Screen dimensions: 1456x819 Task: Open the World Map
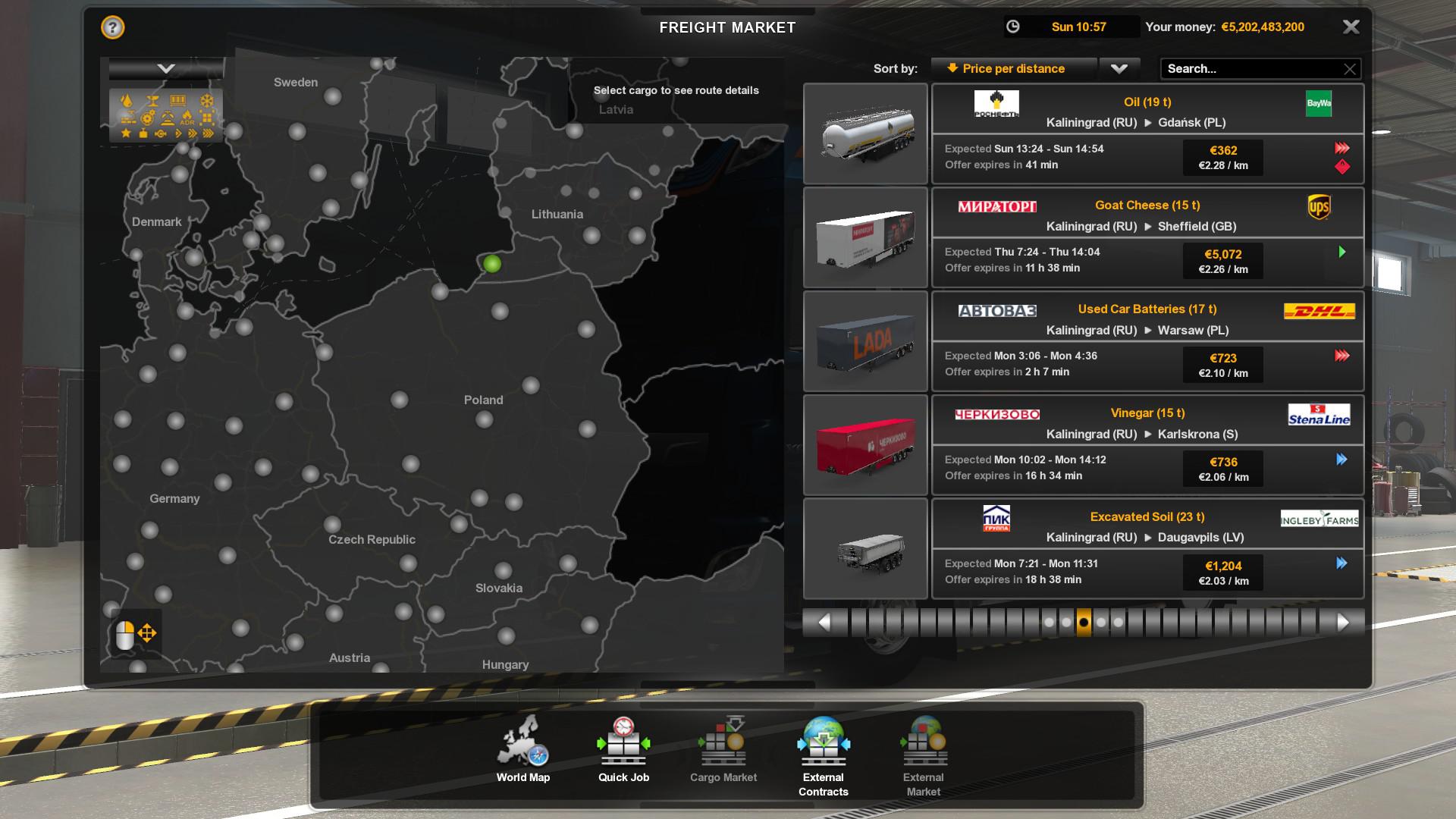(522, 750)
